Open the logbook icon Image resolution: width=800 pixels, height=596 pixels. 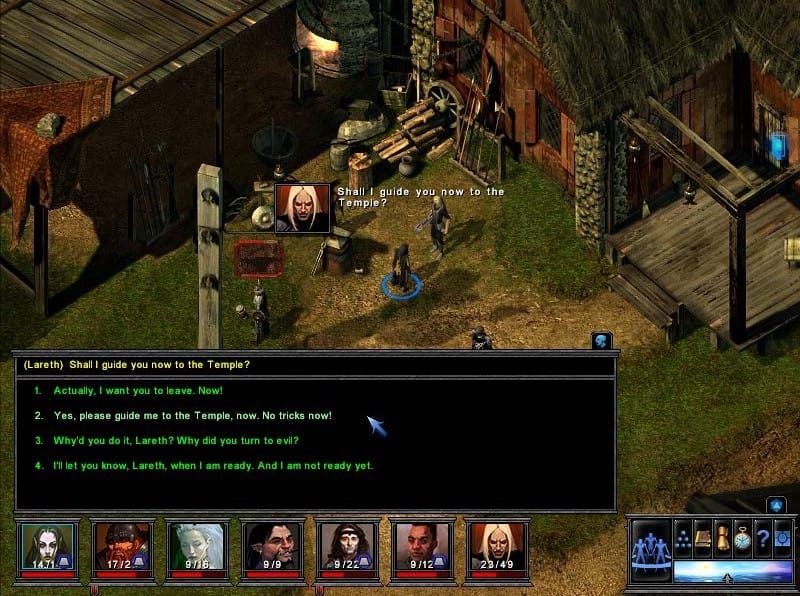point(702,537)
